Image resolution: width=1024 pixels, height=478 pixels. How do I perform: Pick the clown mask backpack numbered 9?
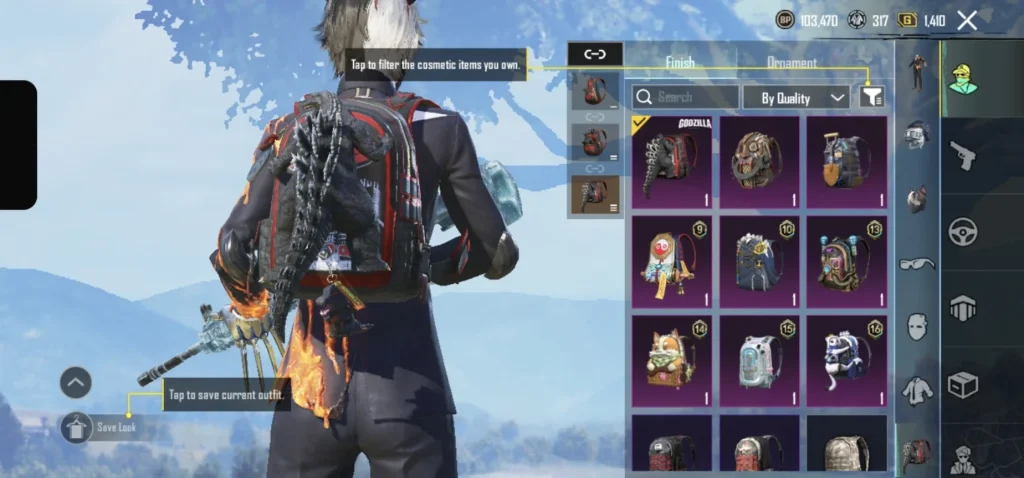click(x=672, y=261)
